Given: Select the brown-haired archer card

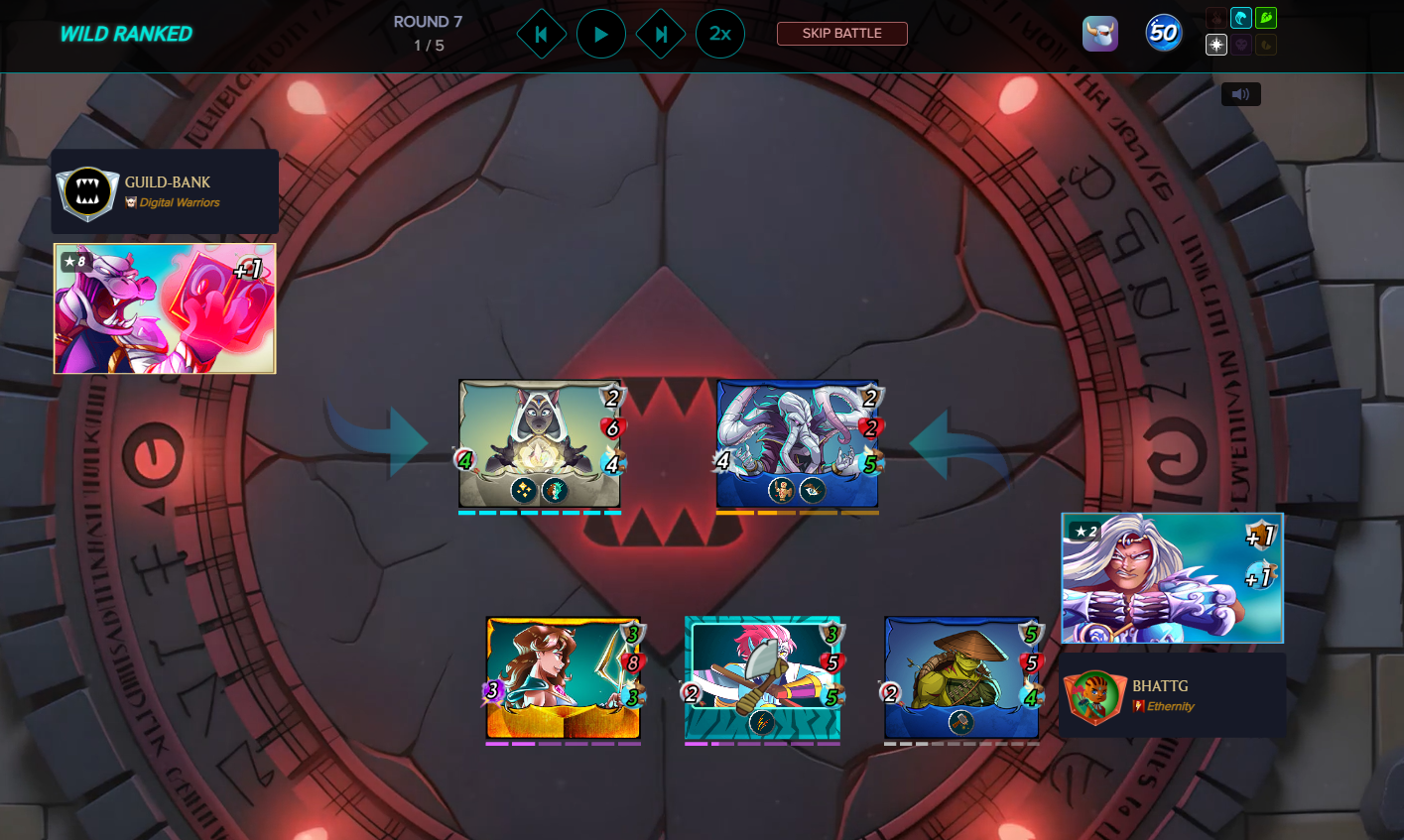Looking at the screenshot, I should [x=563, y=678].
